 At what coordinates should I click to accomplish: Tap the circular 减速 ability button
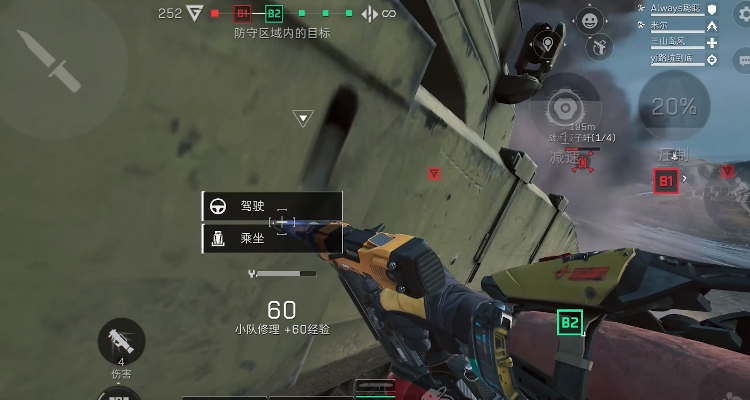point(566,107)
